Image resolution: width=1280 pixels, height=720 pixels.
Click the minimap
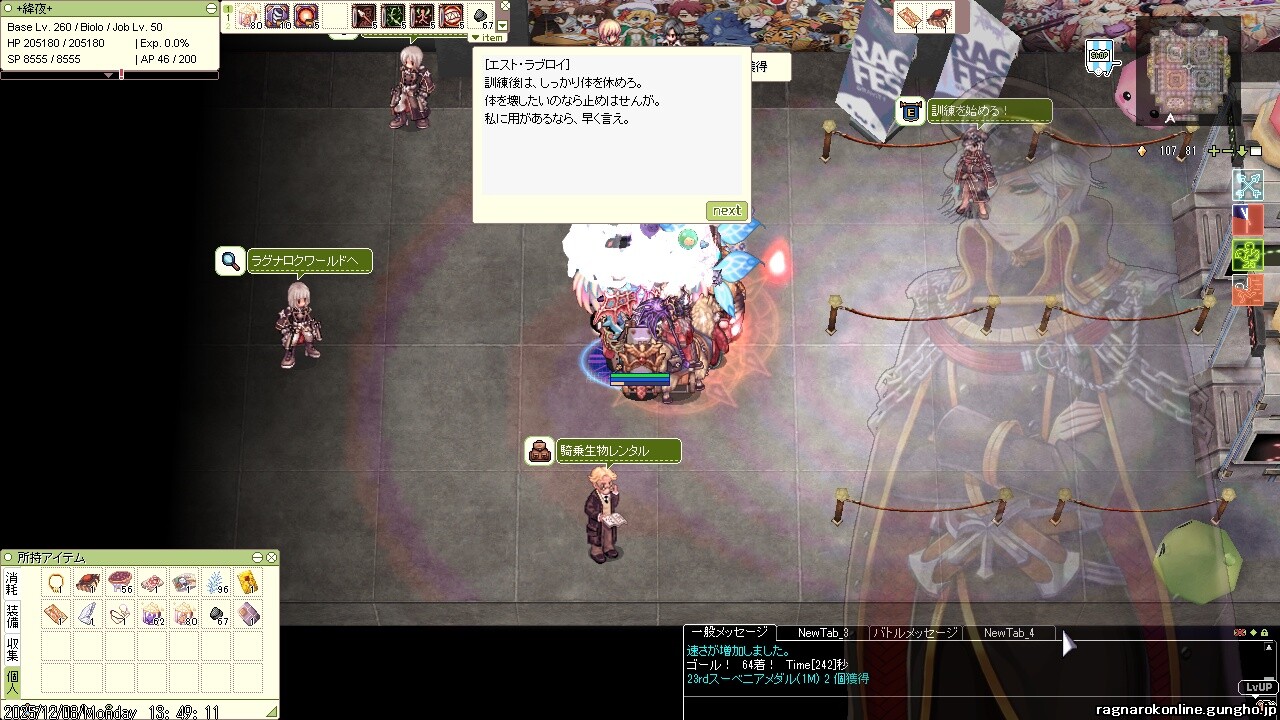[x=1187, y=68]
